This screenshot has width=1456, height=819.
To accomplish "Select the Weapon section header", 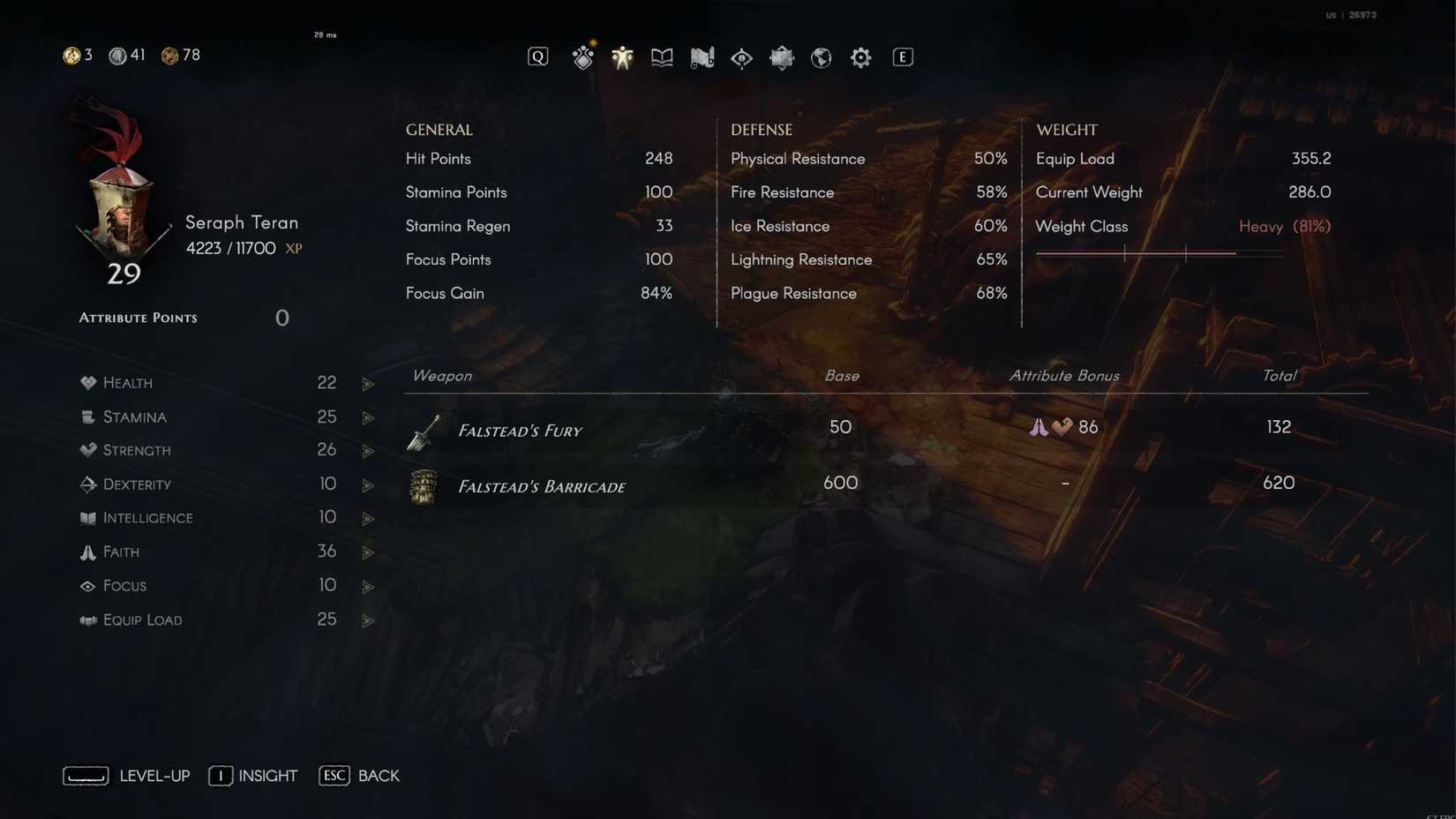I will tap(441, 375).
